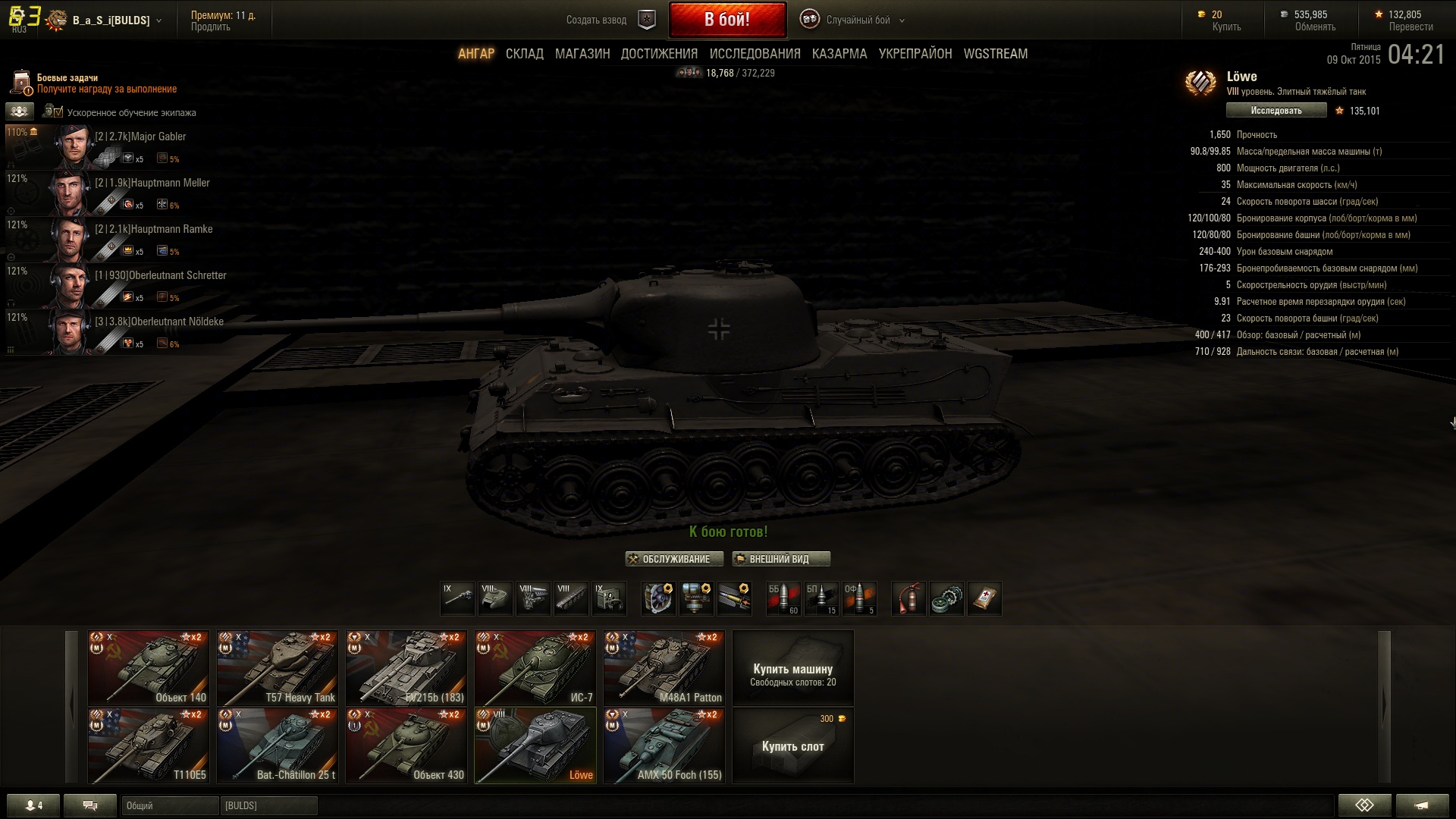Open the ВНЕШНИЙ ВИД customization
This screenshot has width=1456, height=819.
781,559
